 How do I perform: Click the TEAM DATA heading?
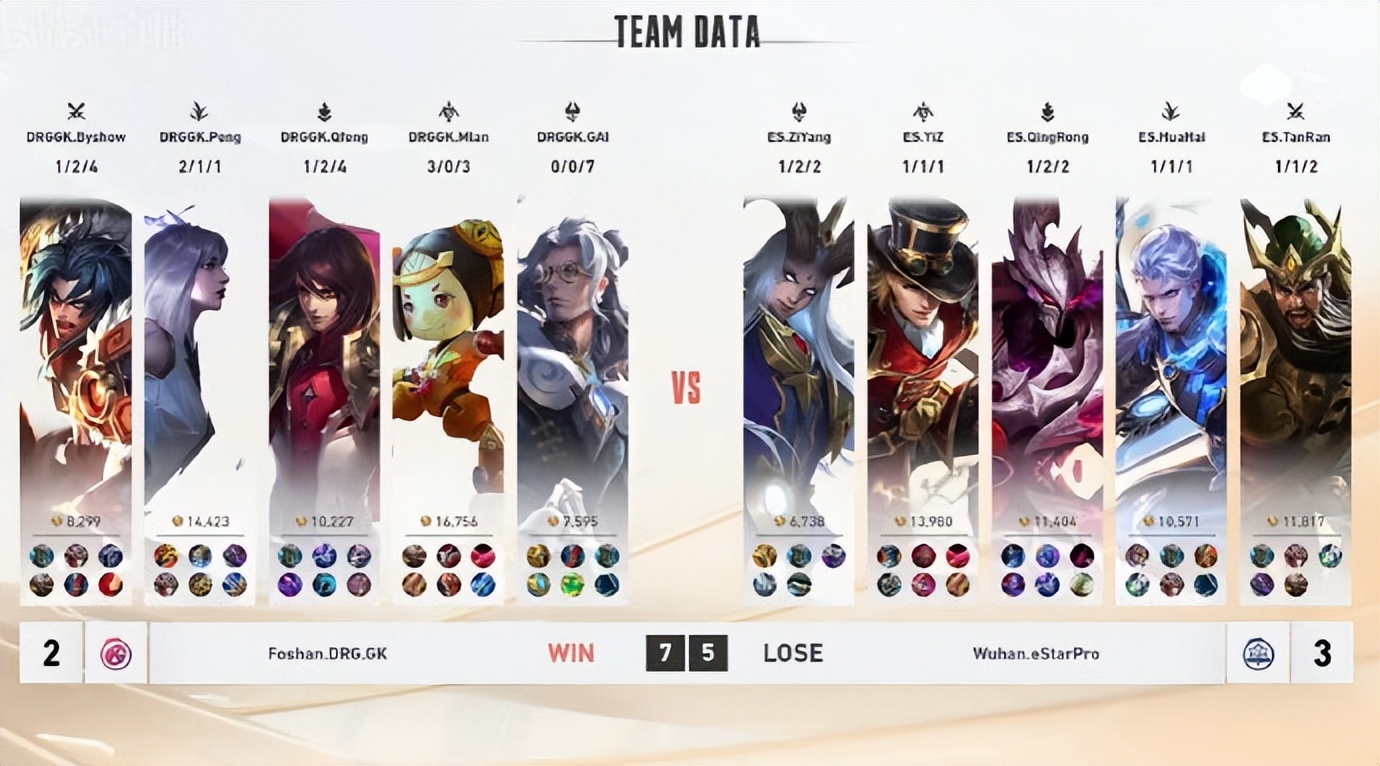[x=690, y=30]
